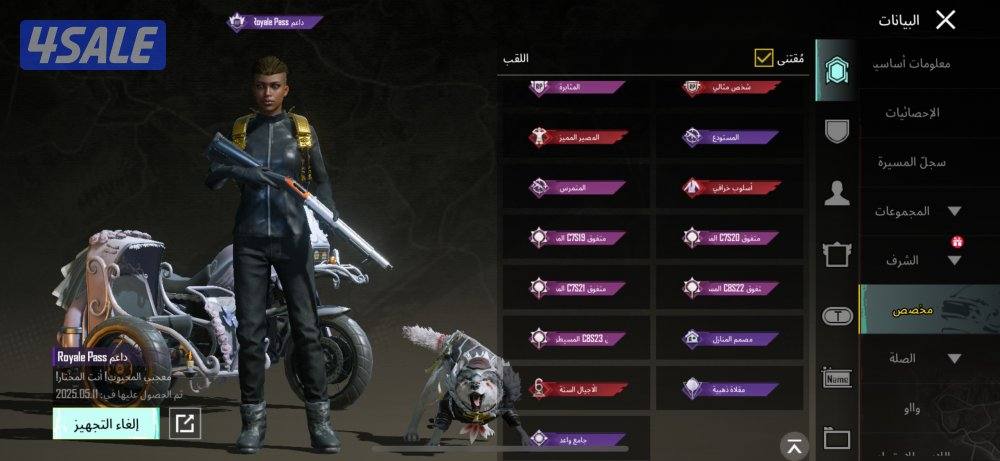The image size is (1000, 461).
Task: Pick the مصمم المنازل home designer title
Action: tap(729, 339)
